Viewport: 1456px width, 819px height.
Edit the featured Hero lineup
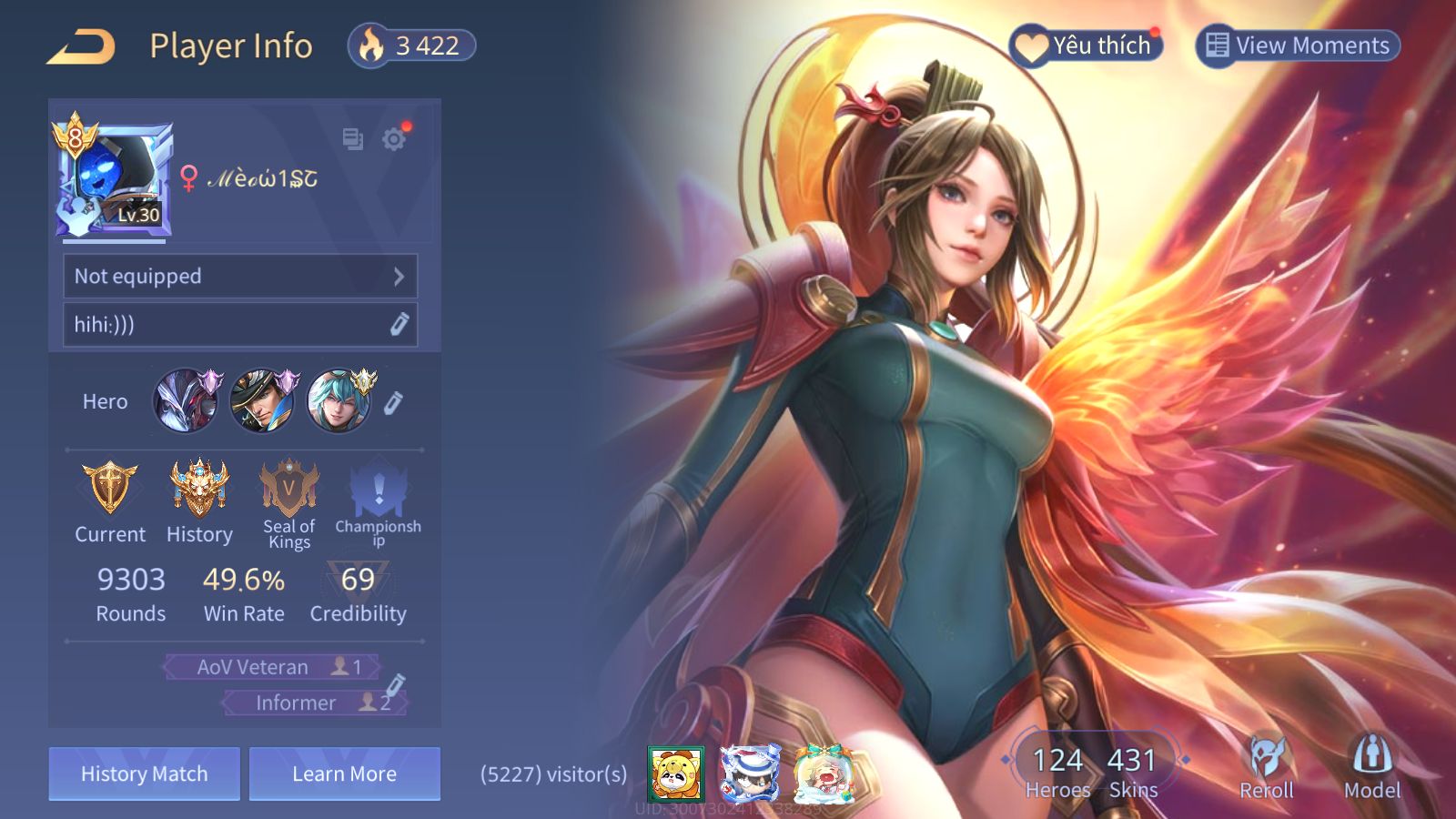coord(393,402)
